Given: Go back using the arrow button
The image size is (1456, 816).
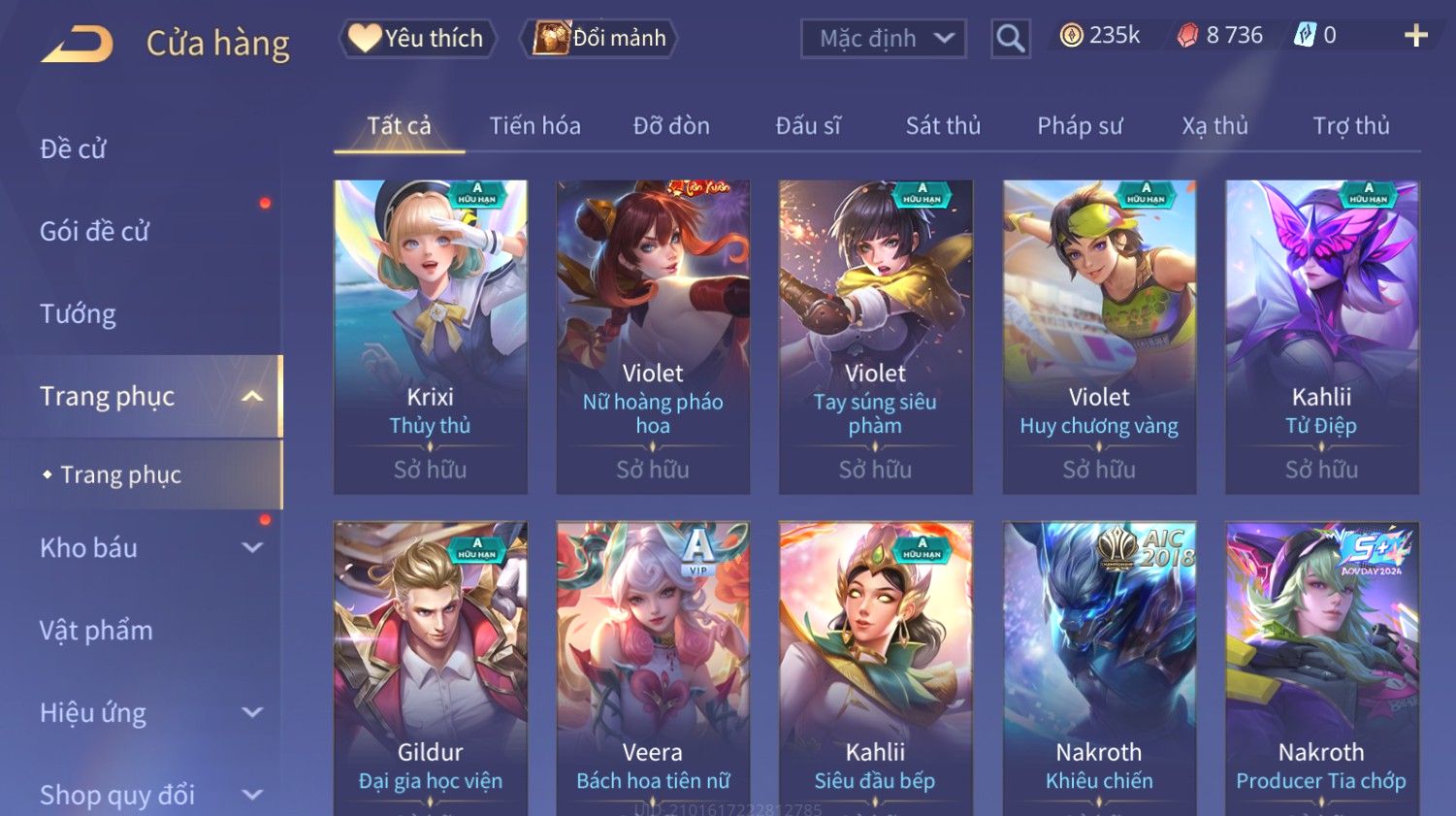Looking at the screenshot, I should point(78,44).
